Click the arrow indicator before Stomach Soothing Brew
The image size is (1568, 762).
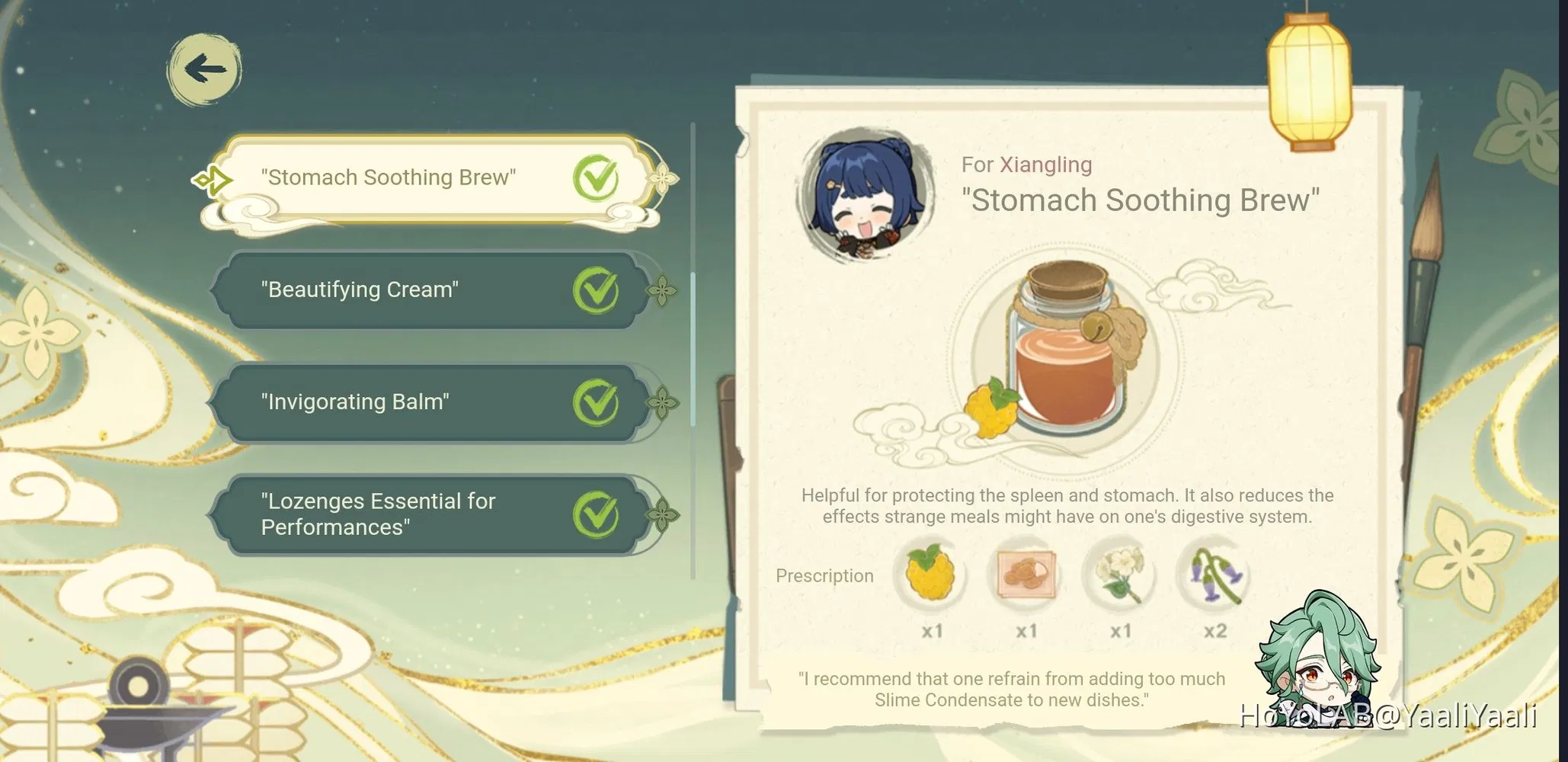point(215,178)
